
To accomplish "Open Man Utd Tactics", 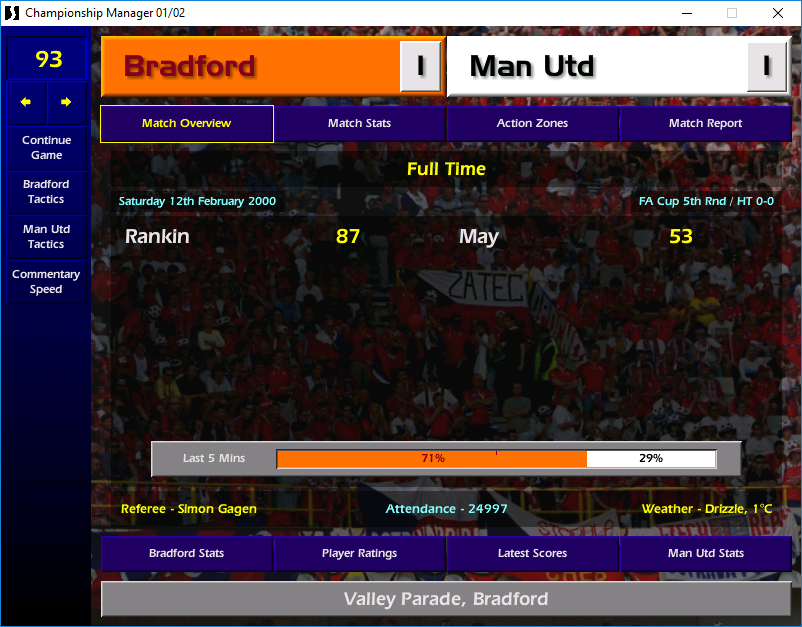I will tap(46, 237).
